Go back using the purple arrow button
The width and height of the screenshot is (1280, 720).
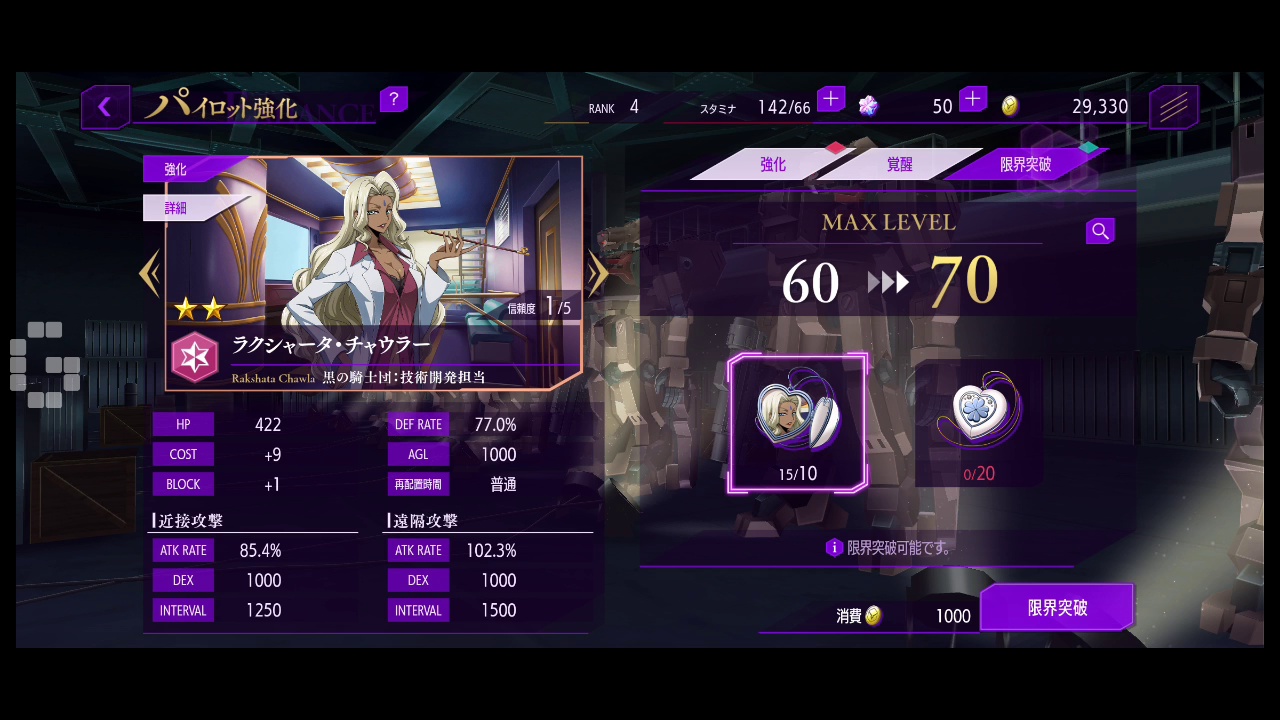point(104,107)
